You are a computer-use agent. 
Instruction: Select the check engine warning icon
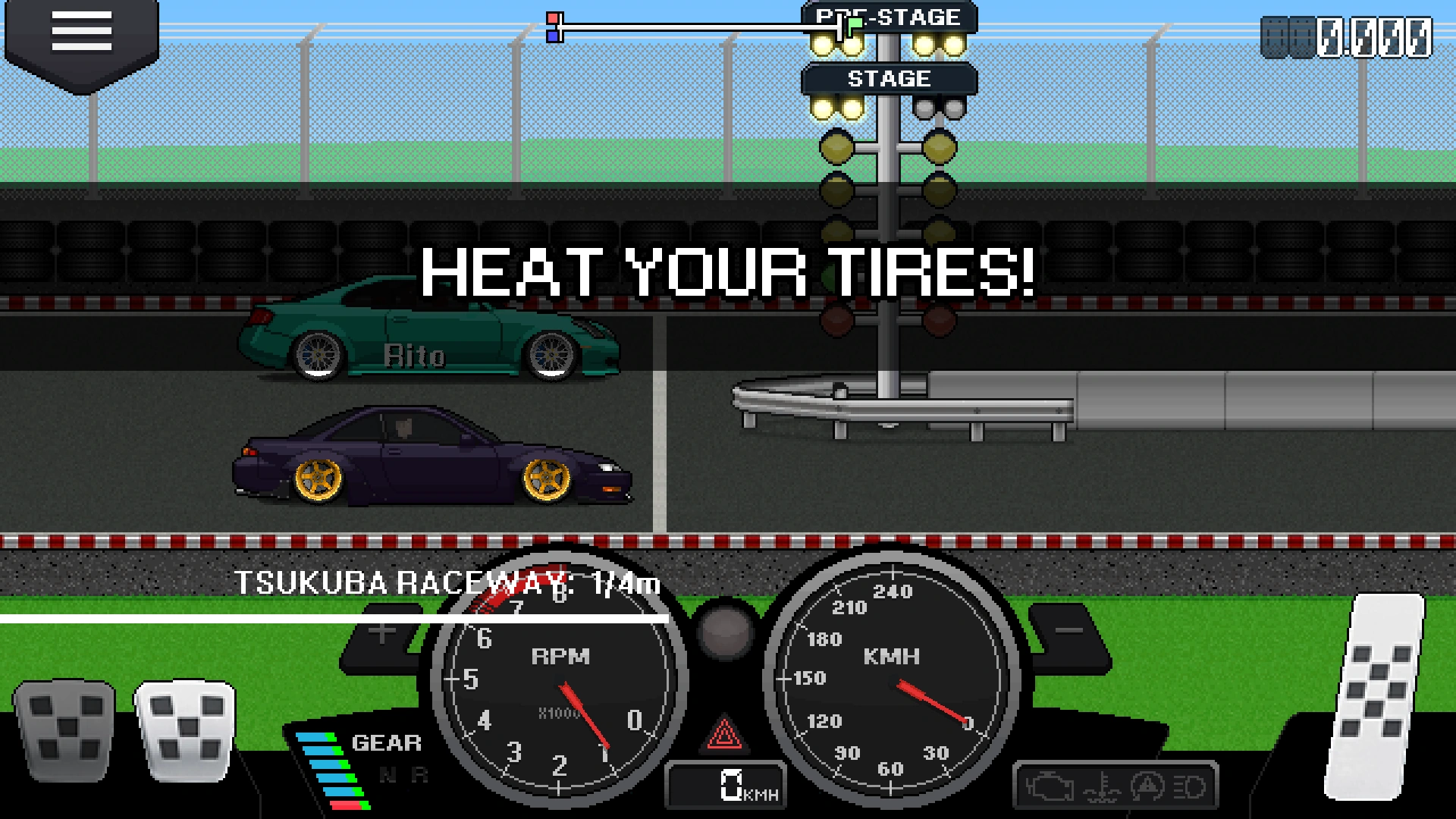(1050, 787)
